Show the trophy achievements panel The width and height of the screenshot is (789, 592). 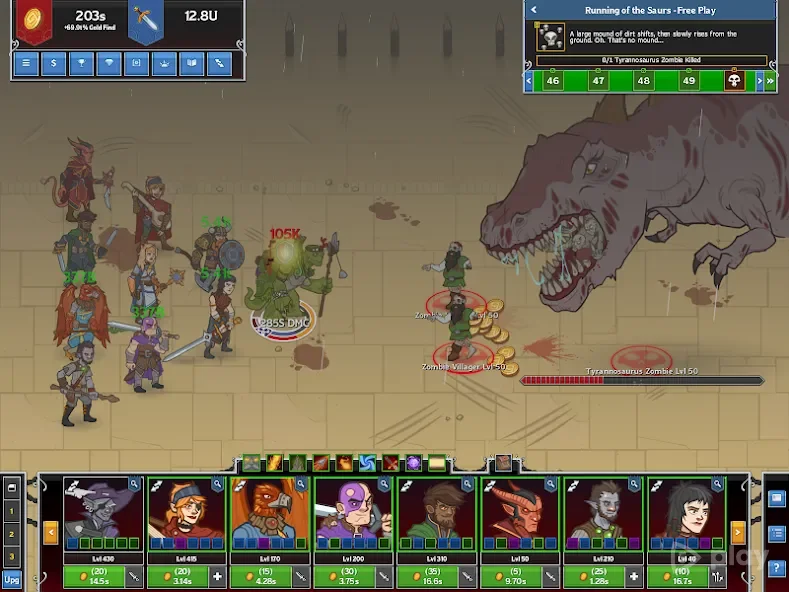tap(80, 64)
